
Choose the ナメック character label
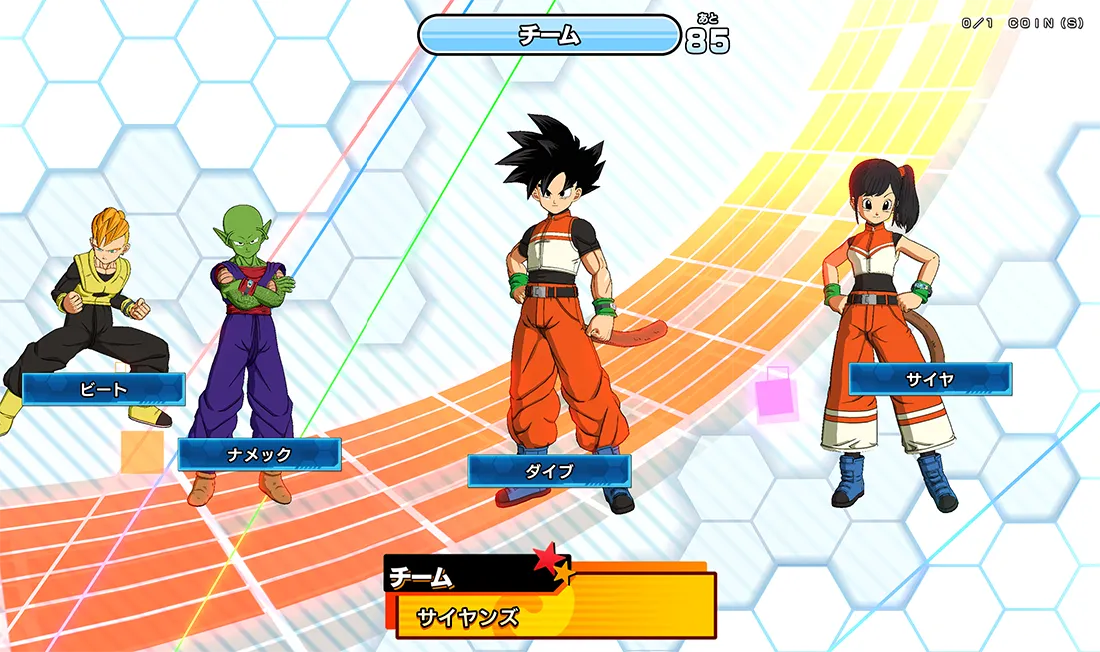(x=259, y=454)
